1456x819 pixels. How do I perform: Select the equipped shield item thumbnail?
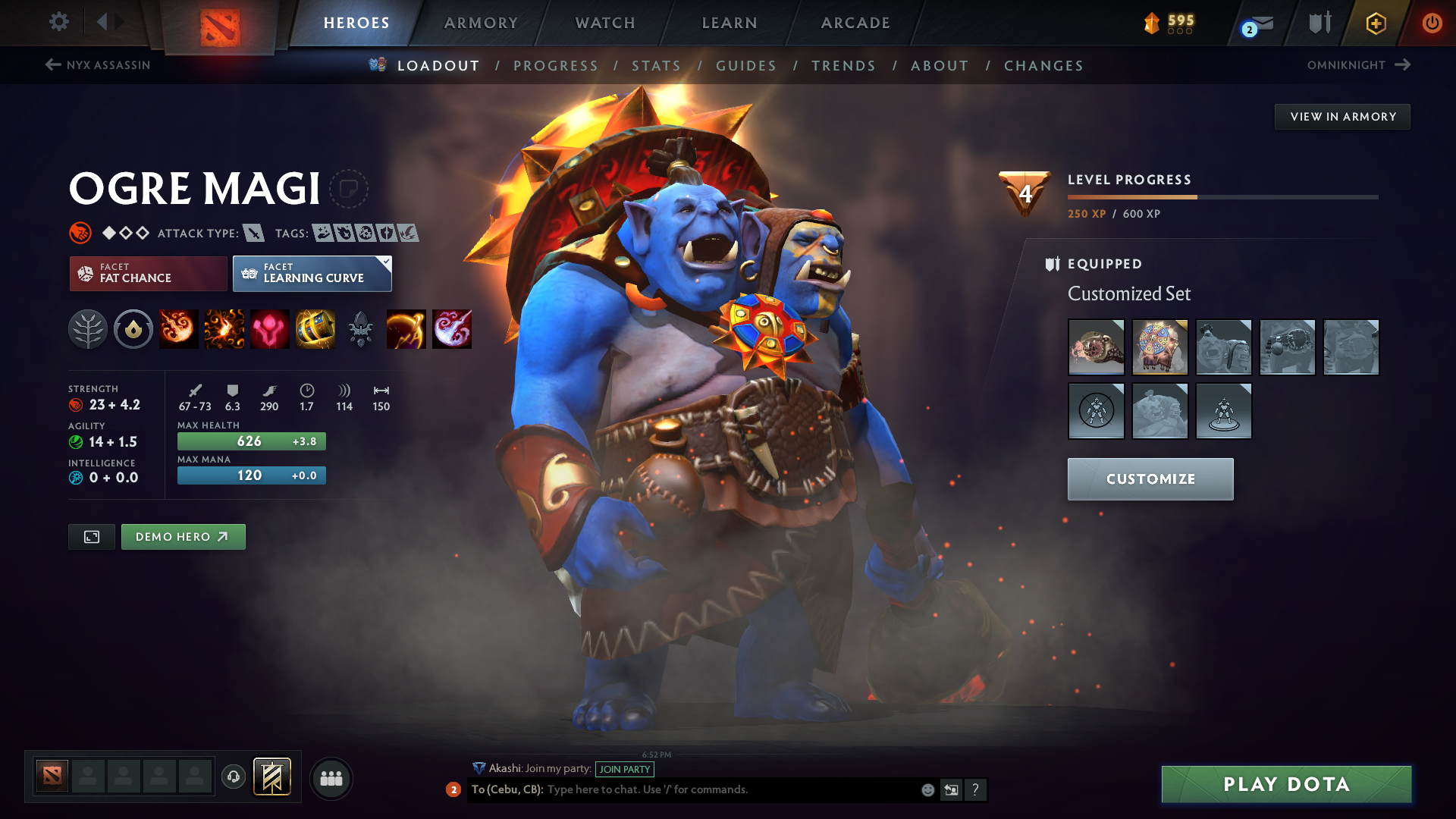point(1160,347)
